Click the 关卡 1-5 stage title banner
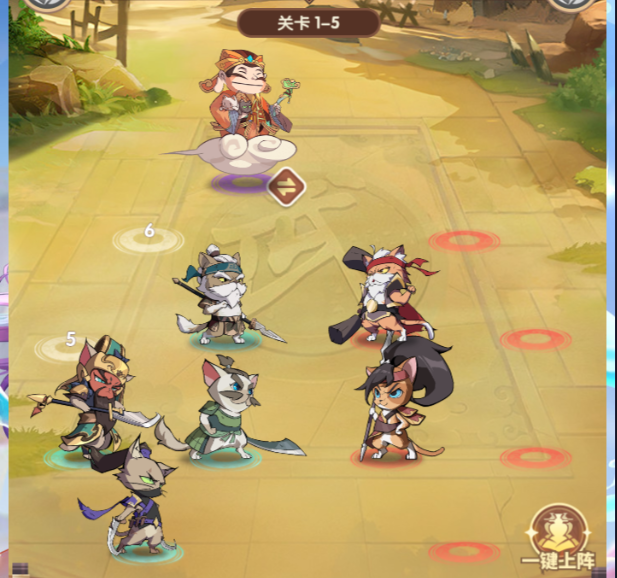The width and height of the screenshot is (617, 578). [309, 22]
